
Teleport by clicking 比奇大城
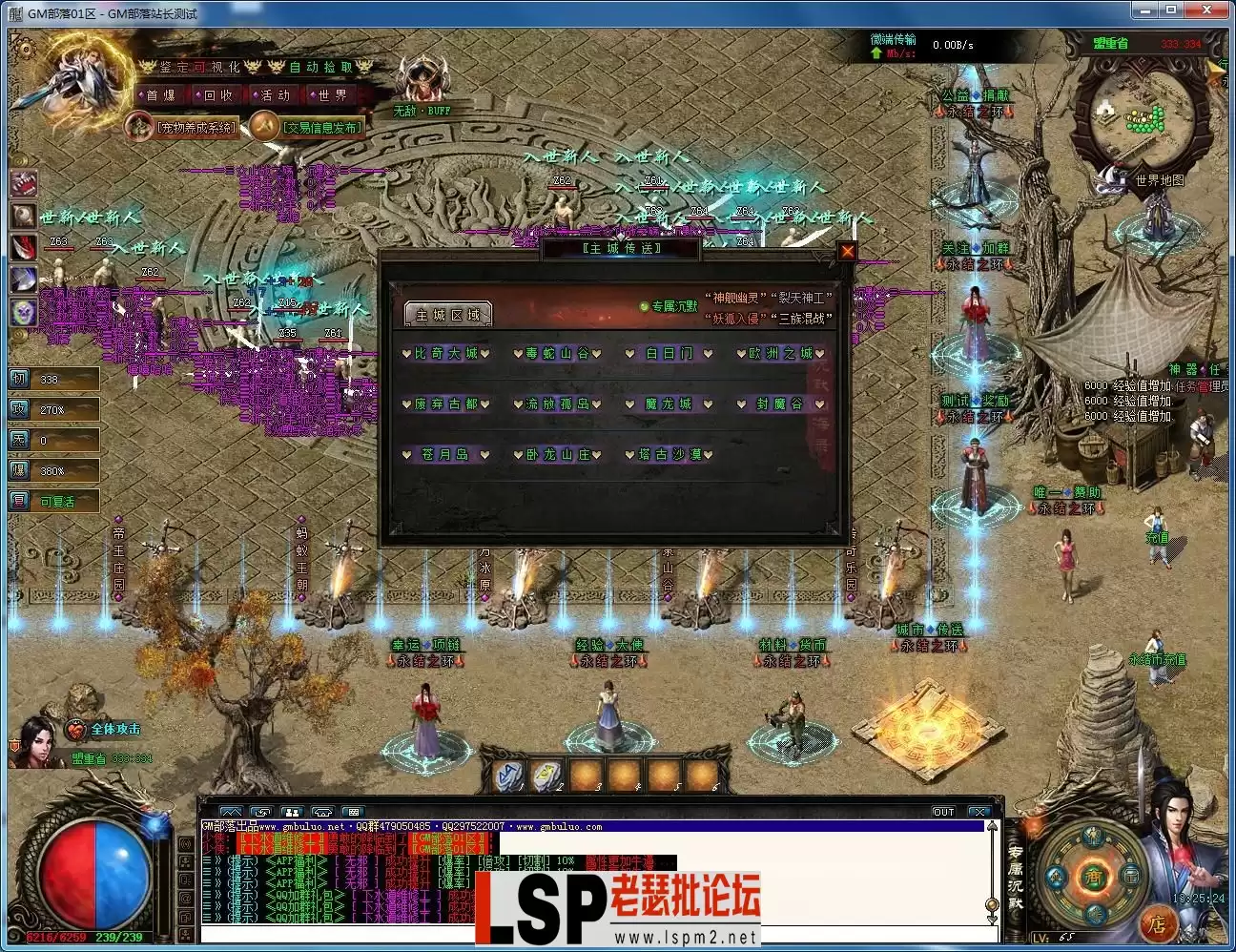(x=445, y=352)
